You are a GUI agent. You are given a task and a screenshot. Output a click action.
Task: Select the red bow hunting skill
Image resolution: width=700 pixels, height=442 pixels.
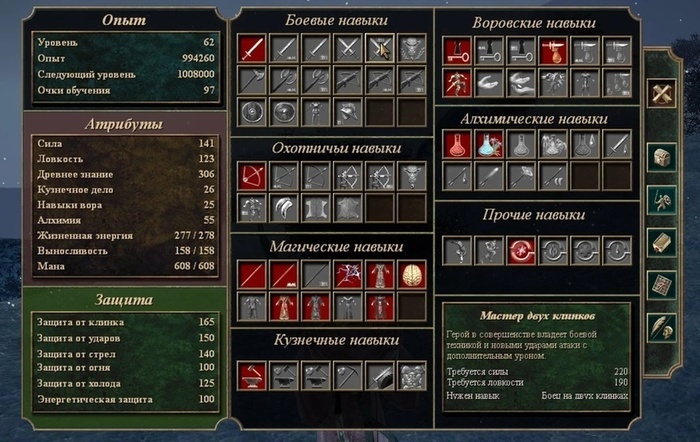click(251, 177)
